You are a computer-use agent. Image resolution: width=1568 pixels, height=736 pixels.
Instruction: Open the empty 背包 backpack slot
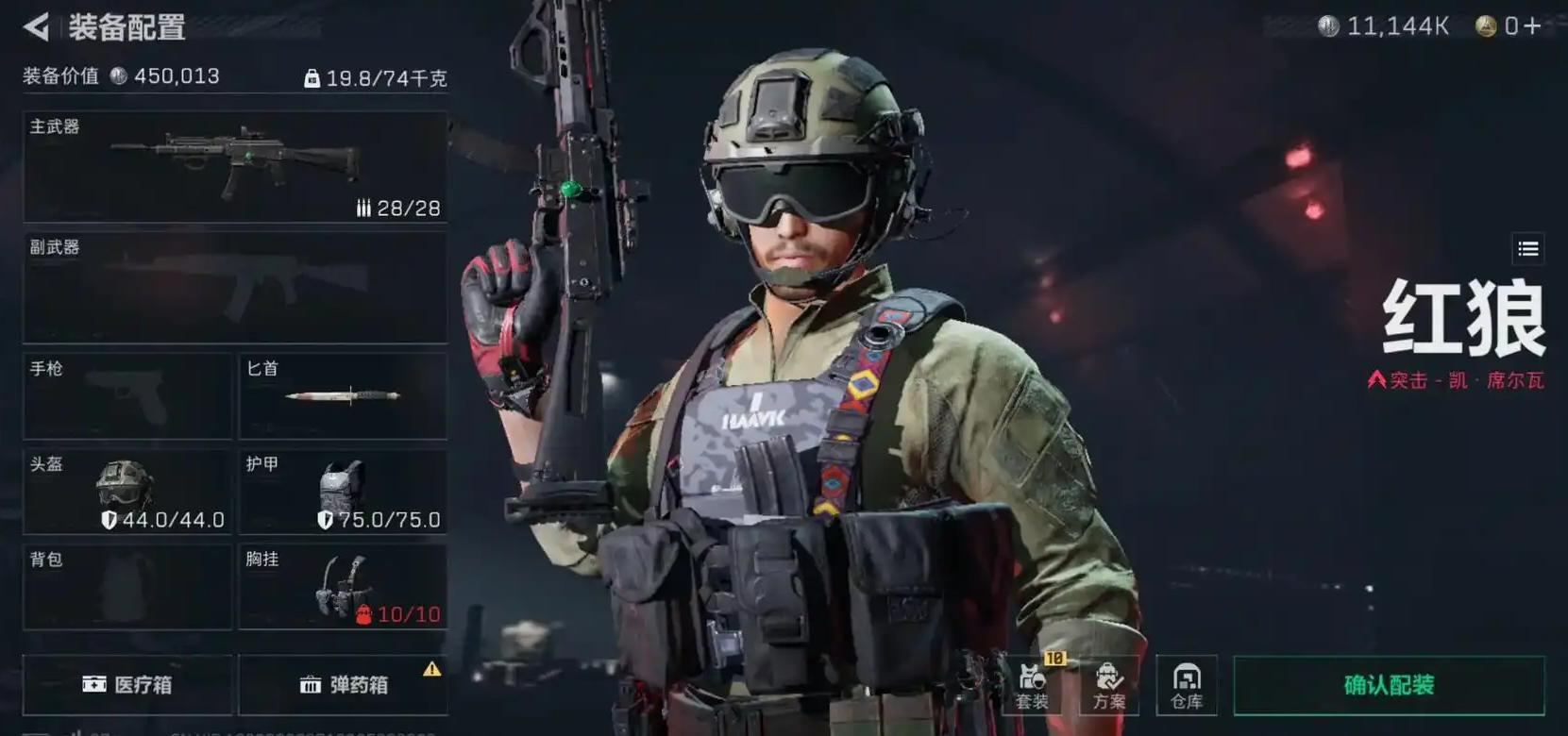coord(127,587)
